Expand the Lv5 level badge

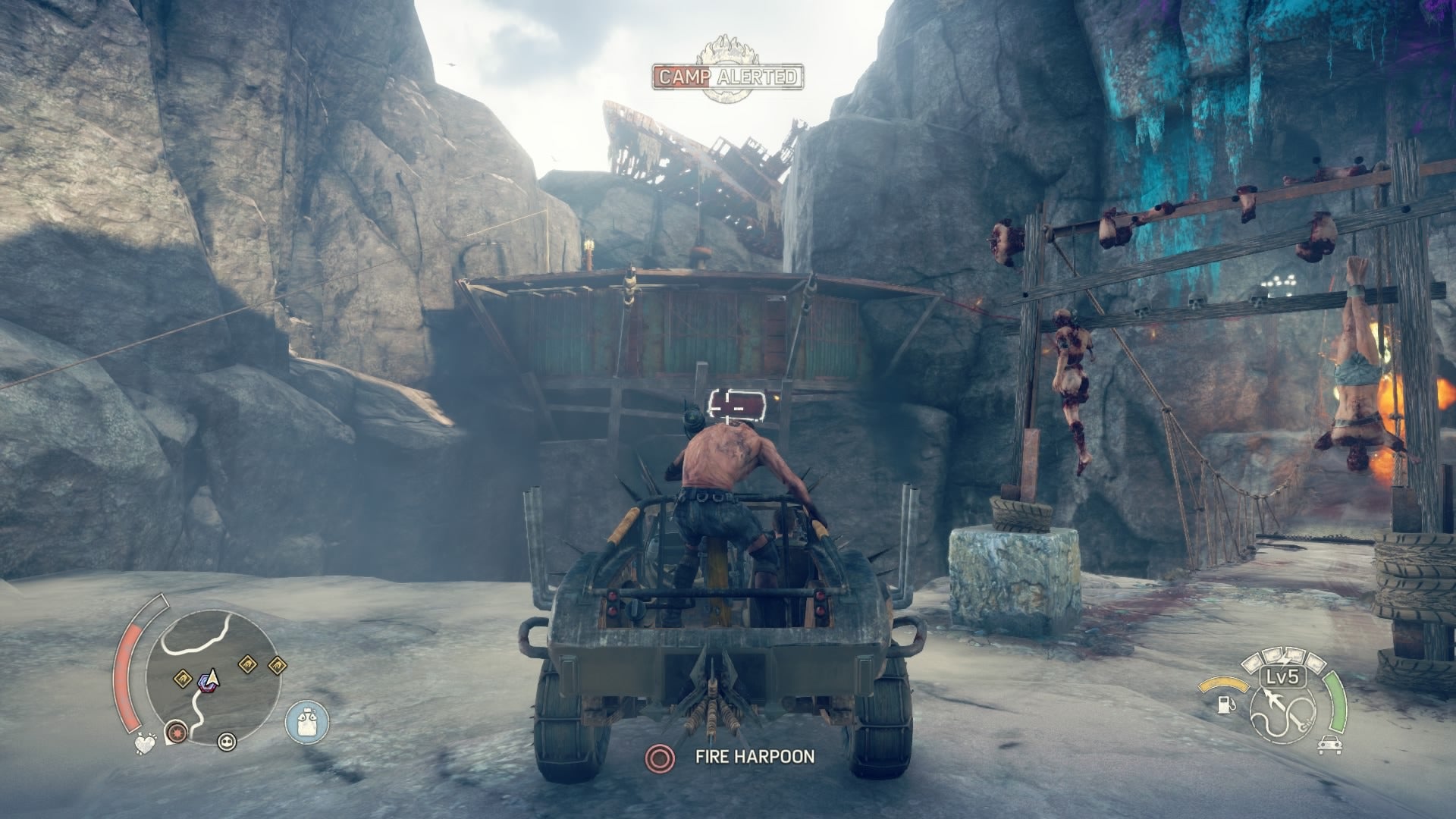[1282, 677]
